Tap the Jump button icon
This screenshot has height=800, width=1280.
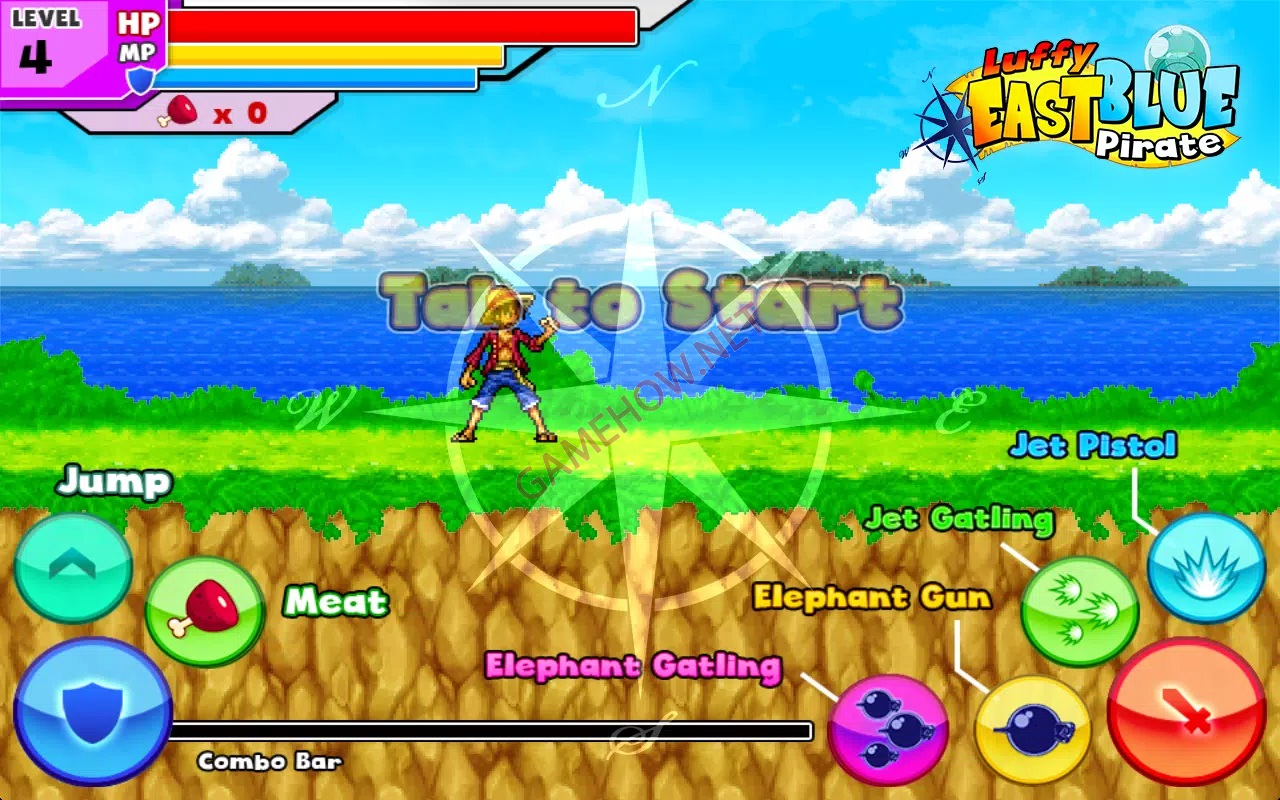coord(72,567)
